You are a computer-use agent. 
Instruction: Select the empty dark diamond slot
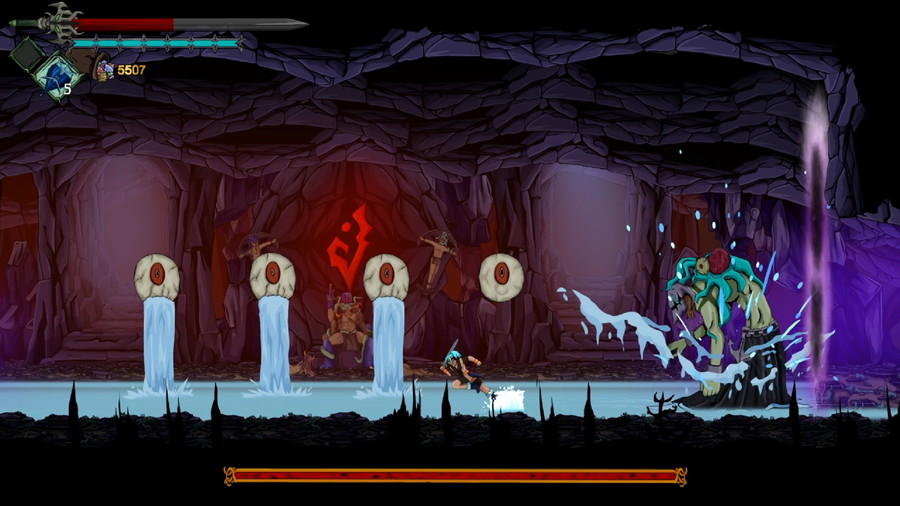click(27, 53)
